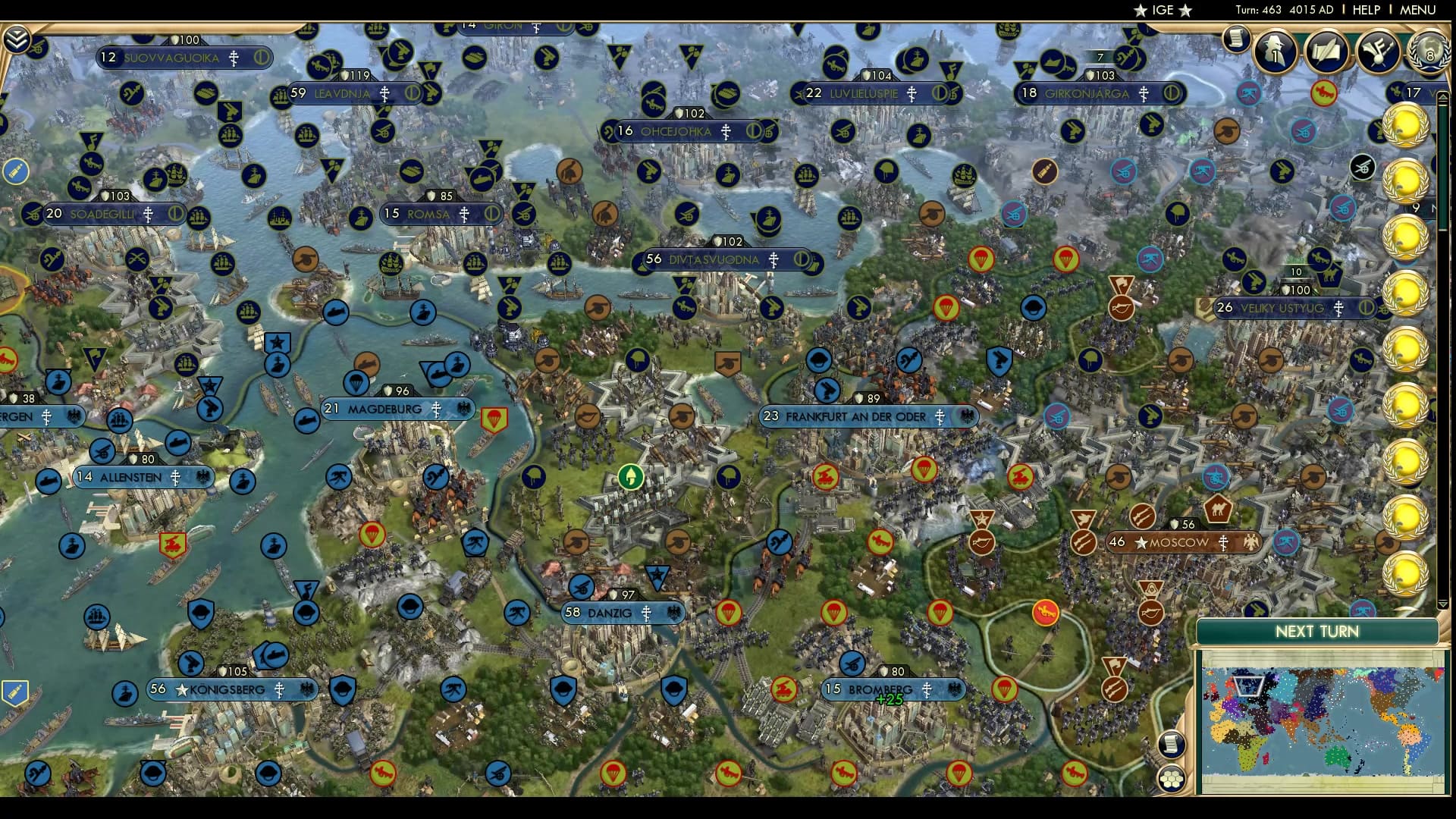Click the red paratrooper icon near Bromberg
The image size is (1456, 819).
(1005, 689)
